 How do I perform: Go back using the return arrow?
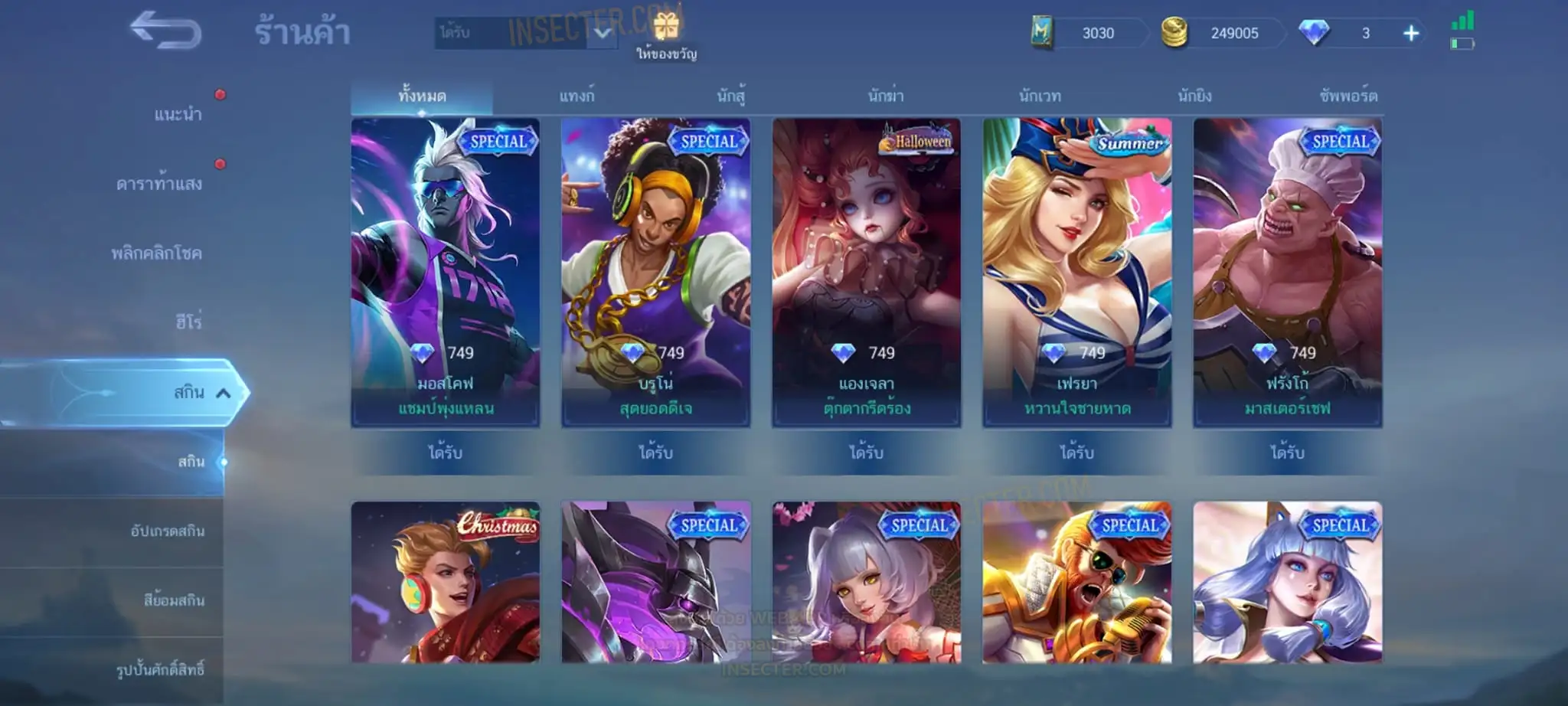click(x=165, y=31)
